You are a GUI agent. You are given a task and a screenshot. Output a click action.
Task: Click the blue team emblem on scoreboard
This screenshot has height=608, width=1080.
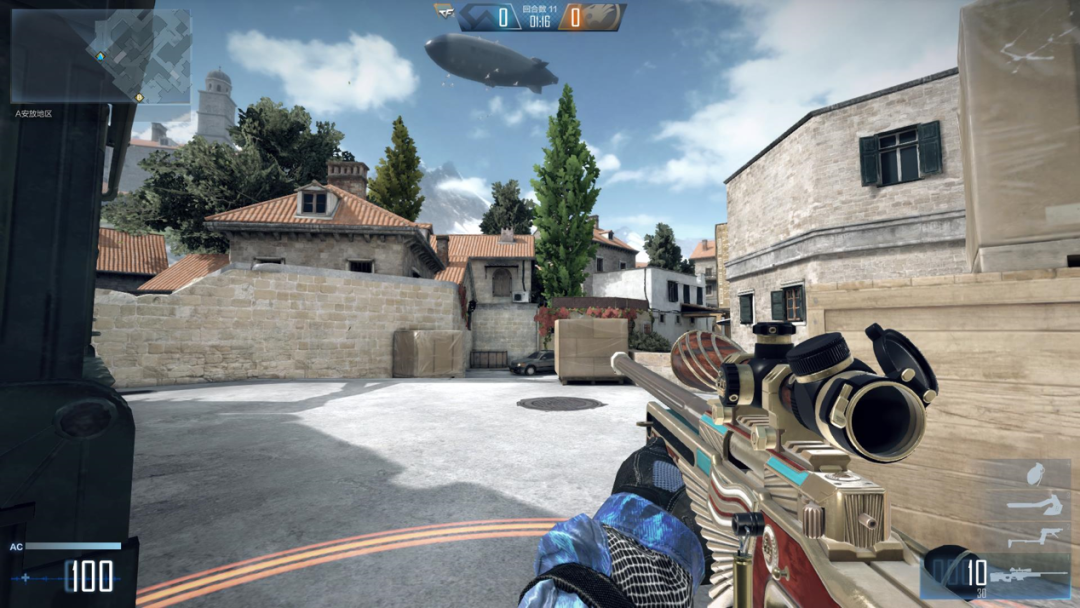477,17
